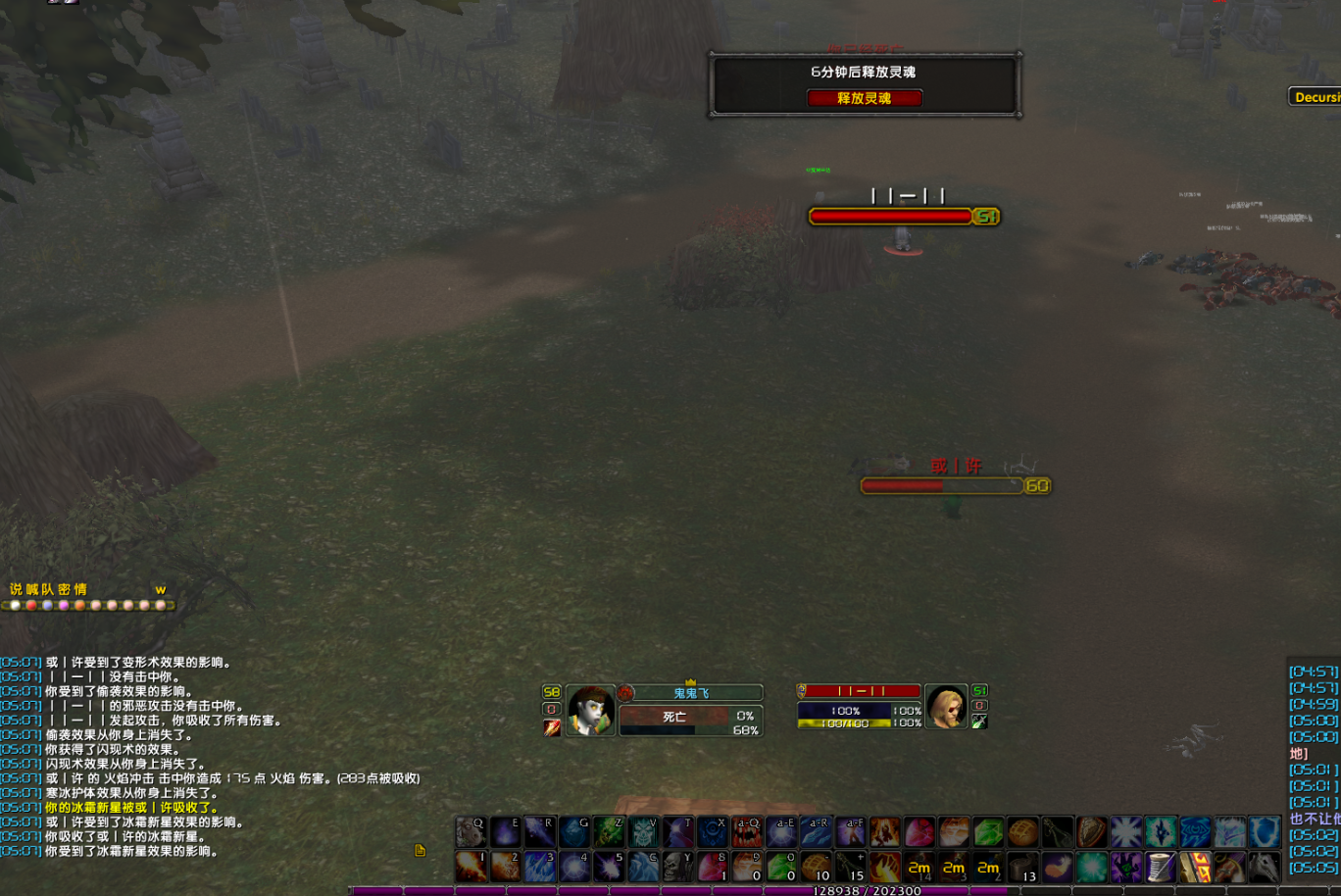This screenshot has width=1341, height=896.
Task: Select the player portrait of 鬼鬼飞
Action: click(x=591, y=710)
